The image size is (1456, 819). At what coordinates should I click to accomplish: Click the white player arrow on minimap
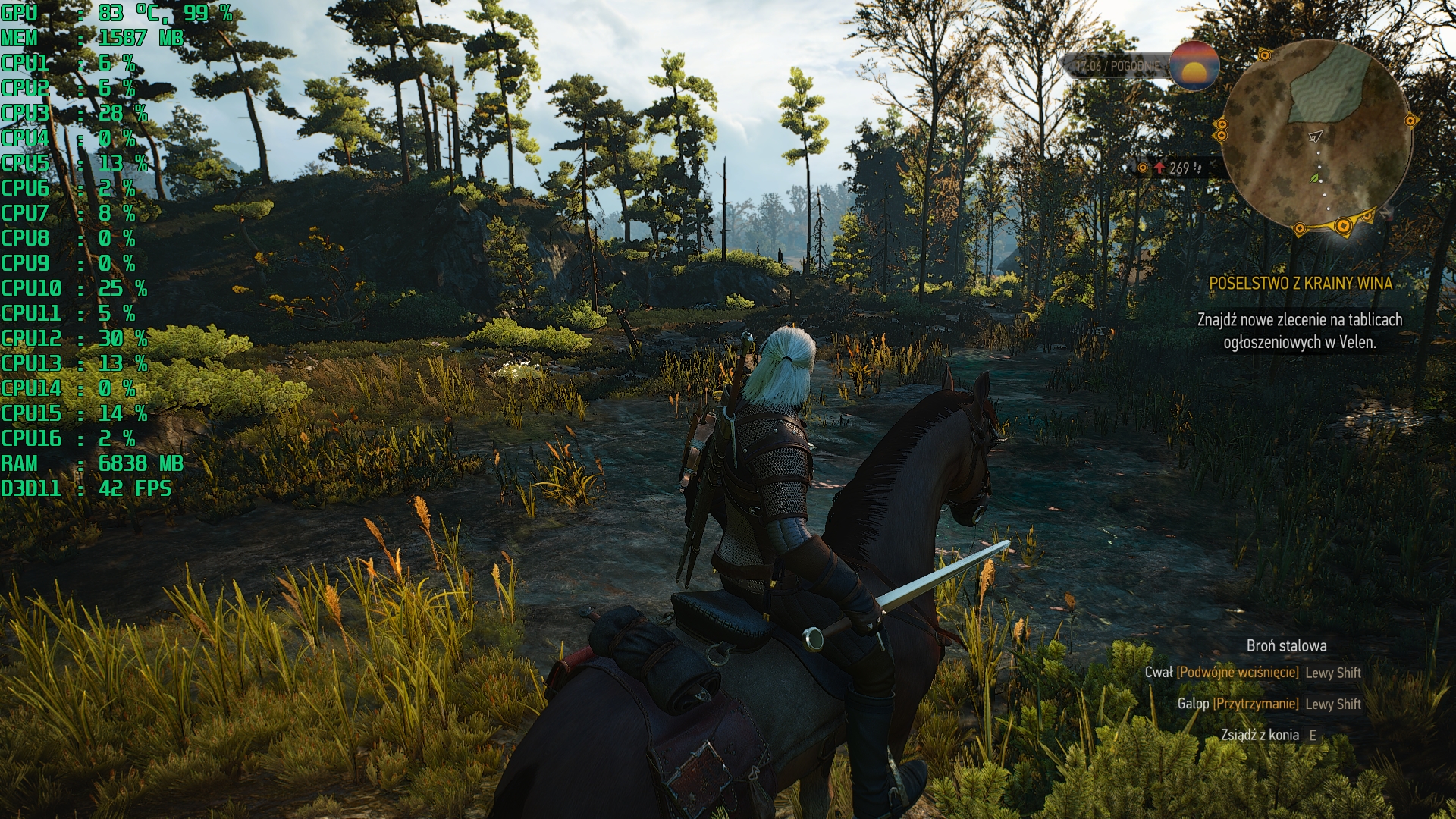pyautogui.click(x=1316, y=136)
